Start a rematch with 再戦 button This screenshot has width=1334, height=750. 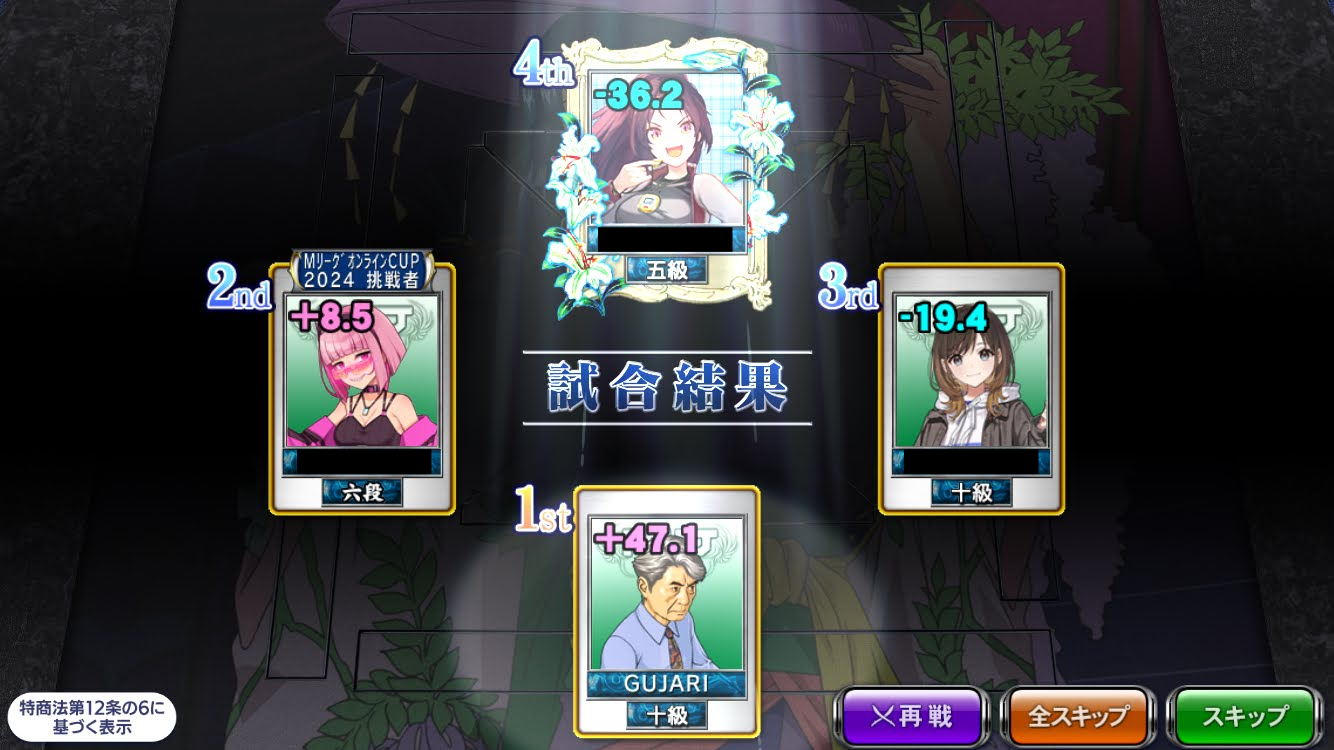[x=910, y=716]
